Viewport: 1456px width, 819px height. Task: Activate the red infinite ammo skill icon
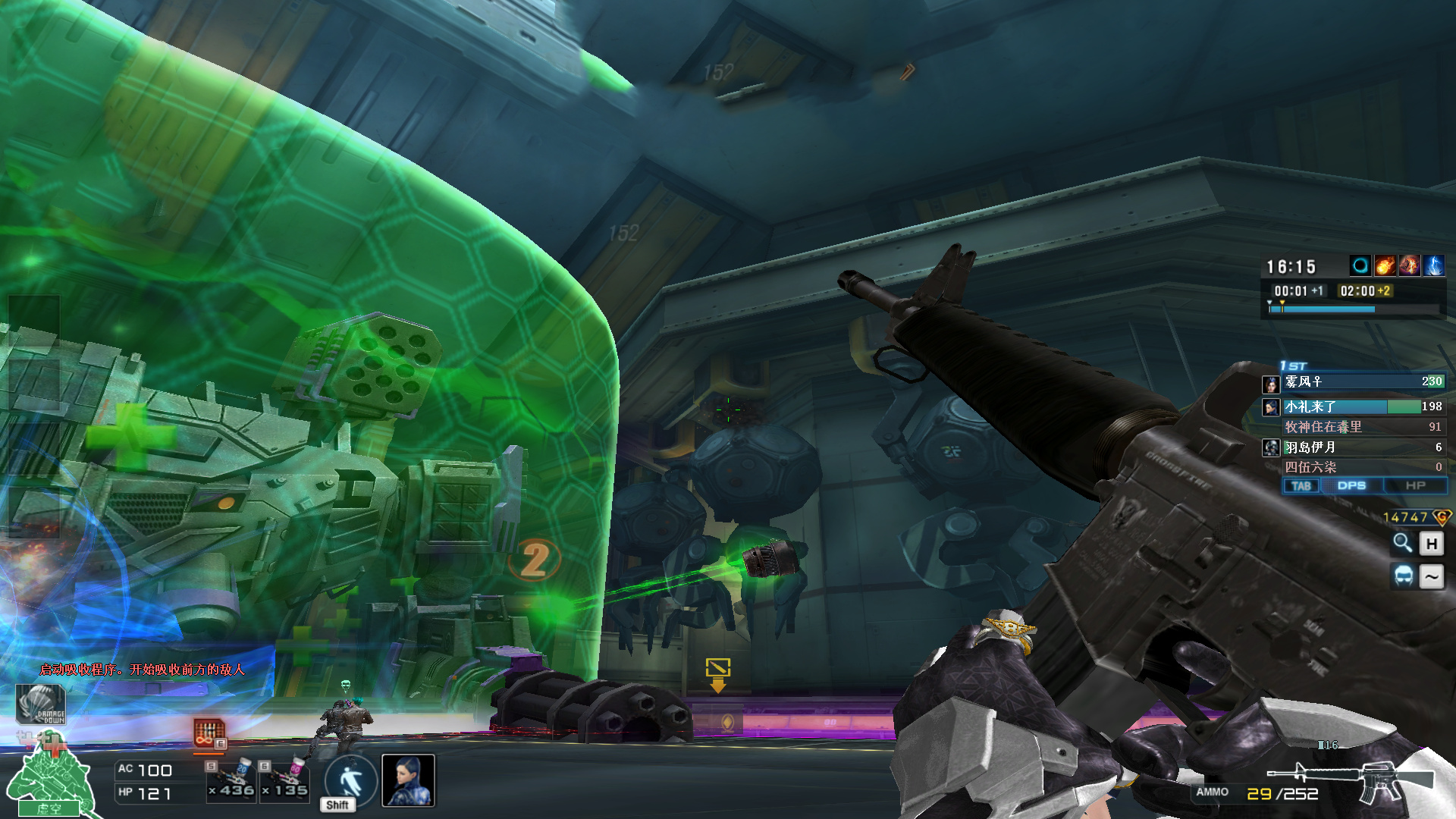pos(209,733)
